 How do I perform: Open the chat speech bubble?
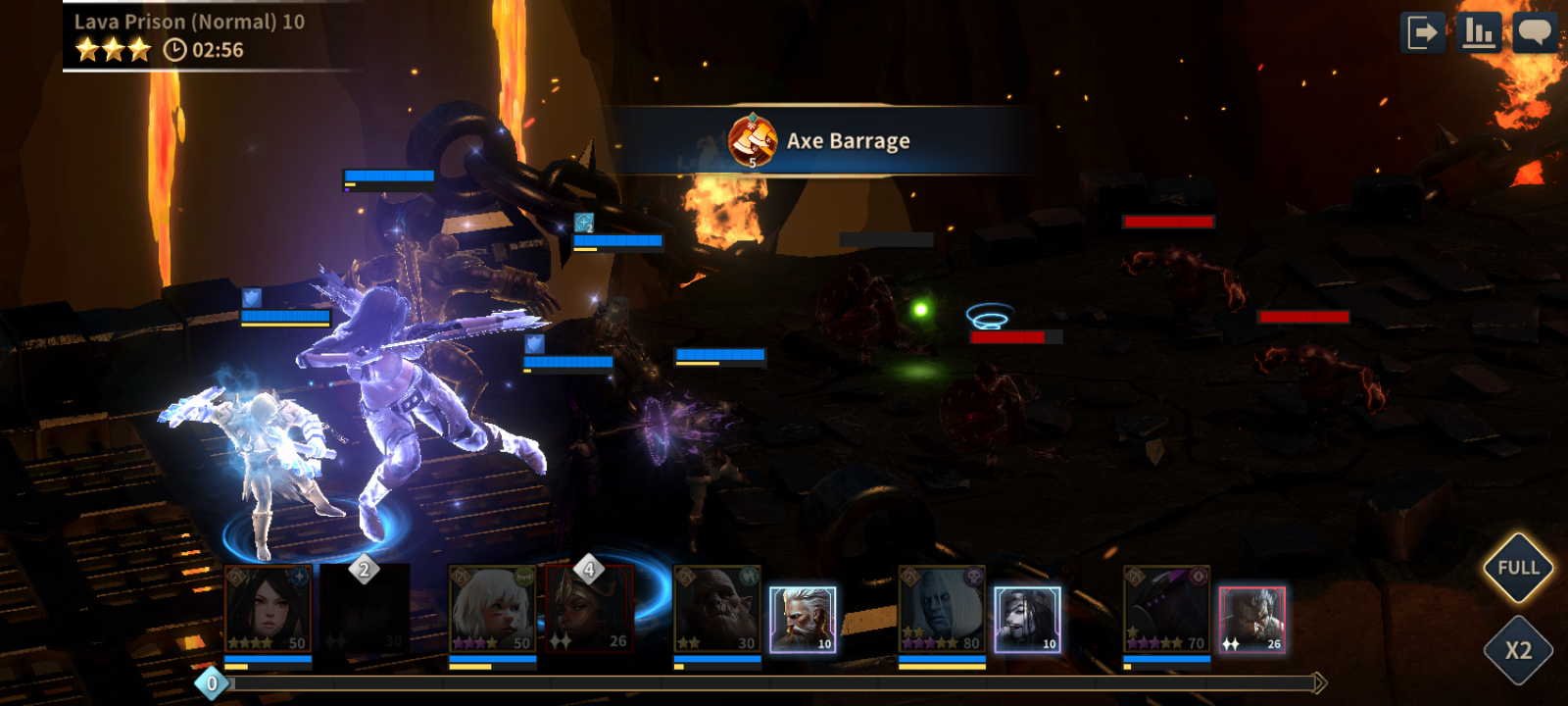[x=1534, y=33]
